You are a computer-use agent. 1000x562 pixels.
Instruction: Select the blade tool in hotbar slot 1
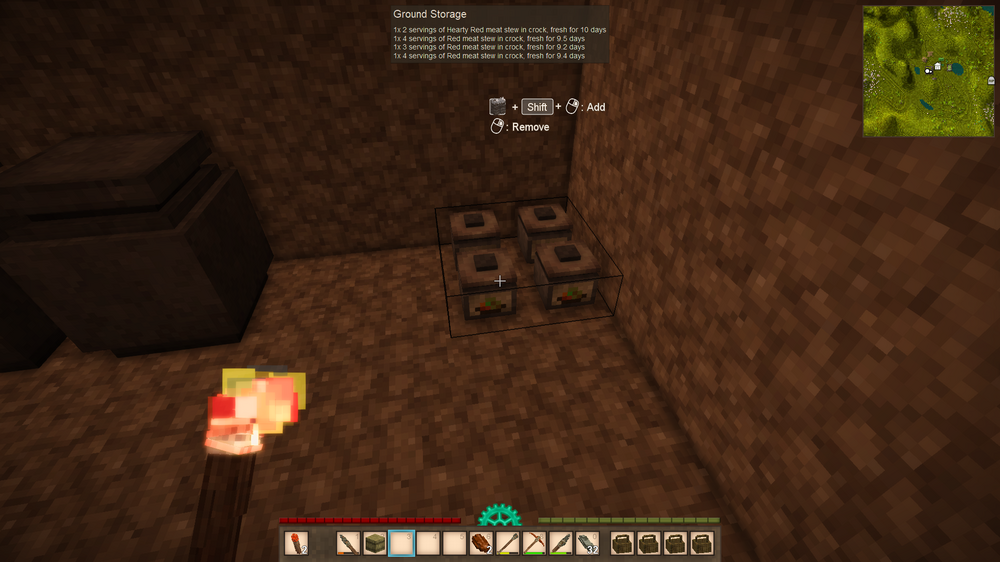pos(348,544)
